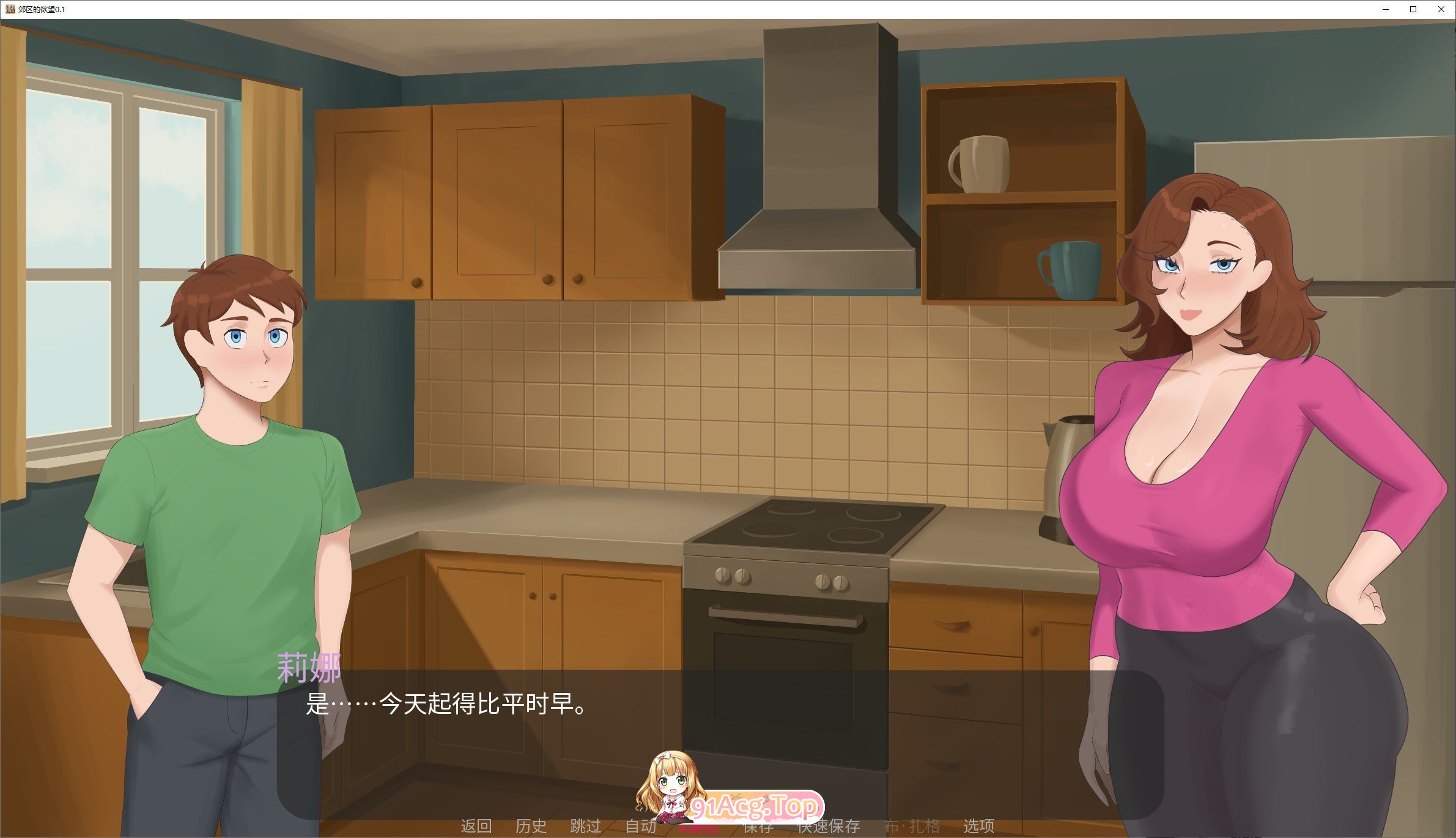The image size is (1456, 838).
Task: Enable 自动 auto-read mode
Action: click(640, 827)
